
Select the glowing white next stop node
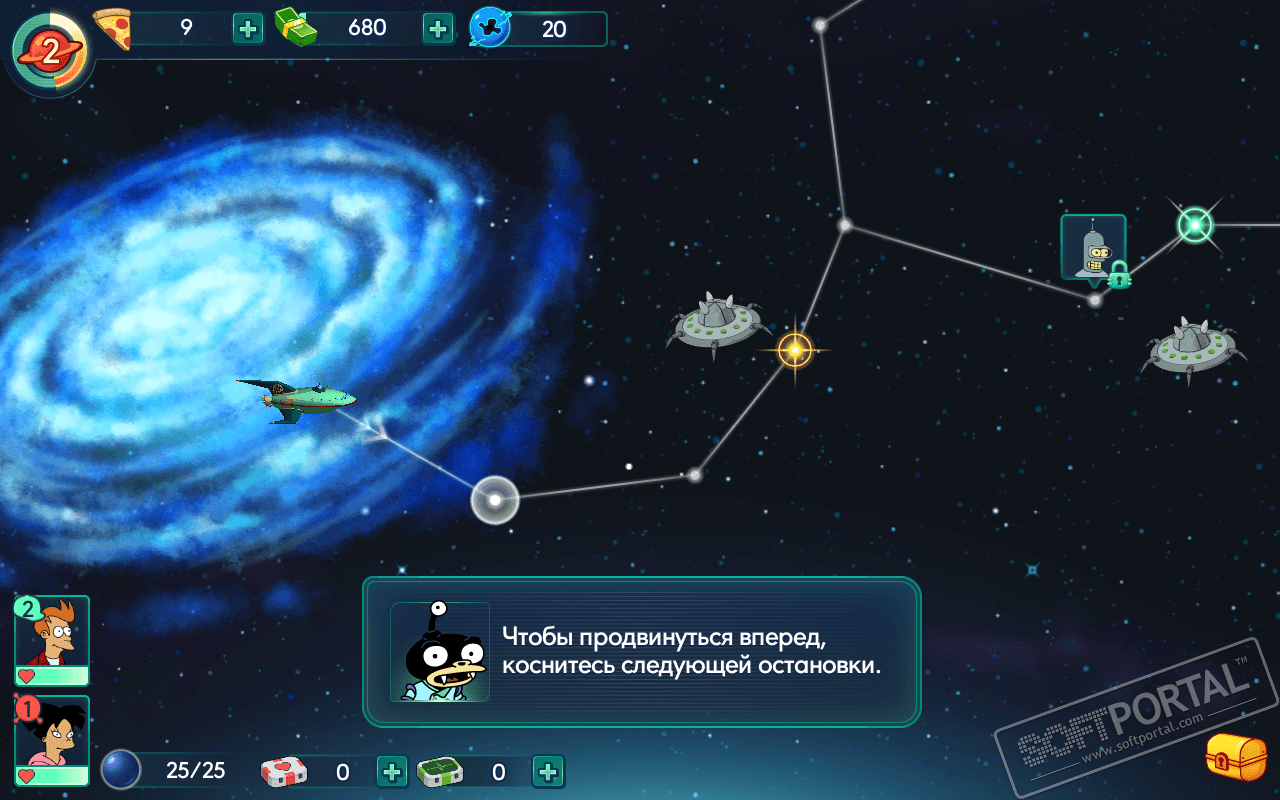(495, 500)
